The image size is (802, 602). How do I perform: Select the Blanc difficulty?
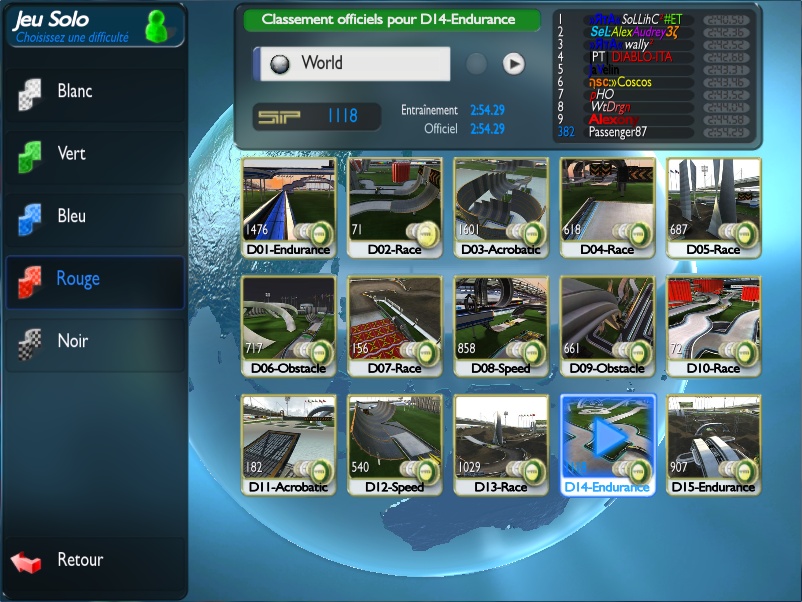93,92
